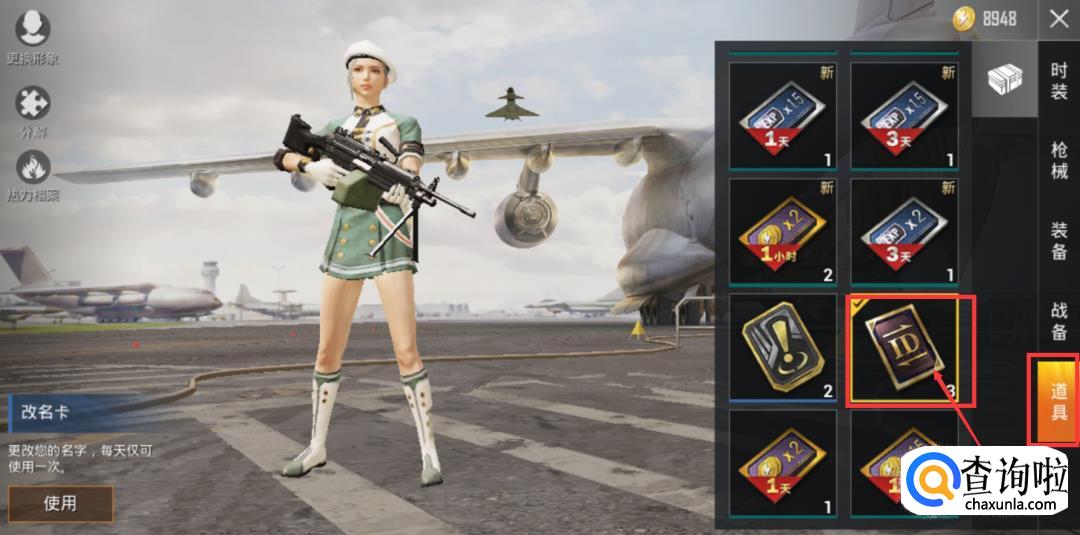This screenshot has width=1080, height=535.
Task: Select the EXP x2 3天 card
Action: coord(904,231)
